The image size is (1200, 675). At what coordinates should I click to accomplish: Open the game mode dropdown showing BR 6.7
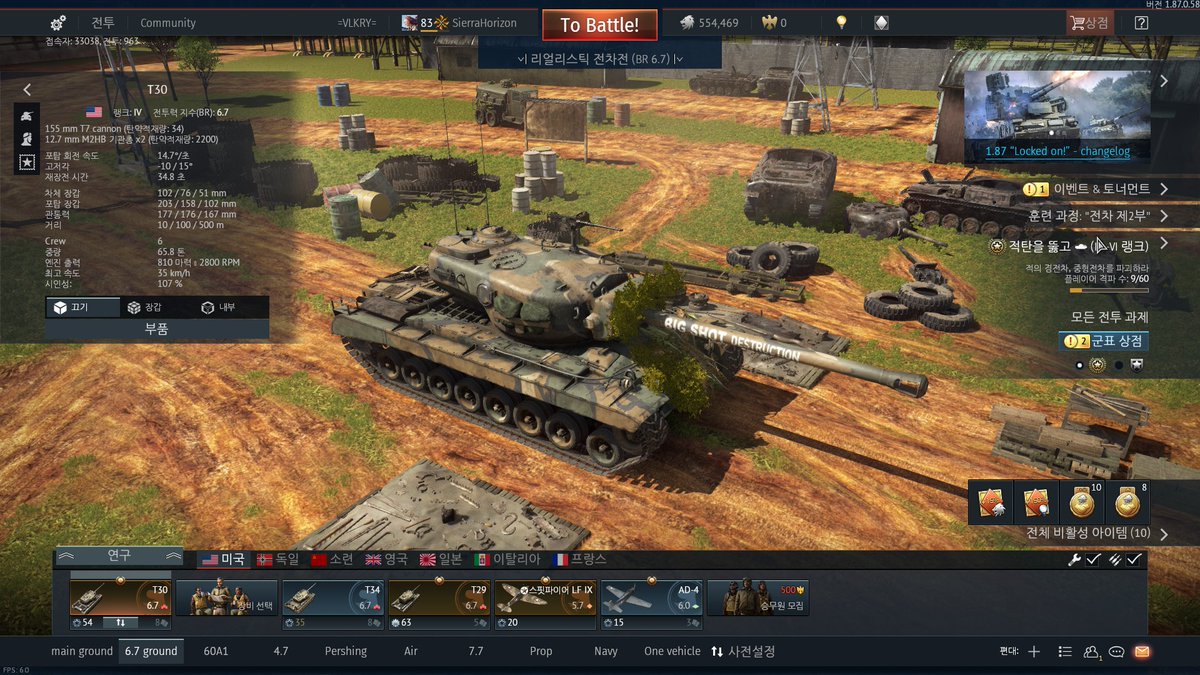tap(600, 58)
